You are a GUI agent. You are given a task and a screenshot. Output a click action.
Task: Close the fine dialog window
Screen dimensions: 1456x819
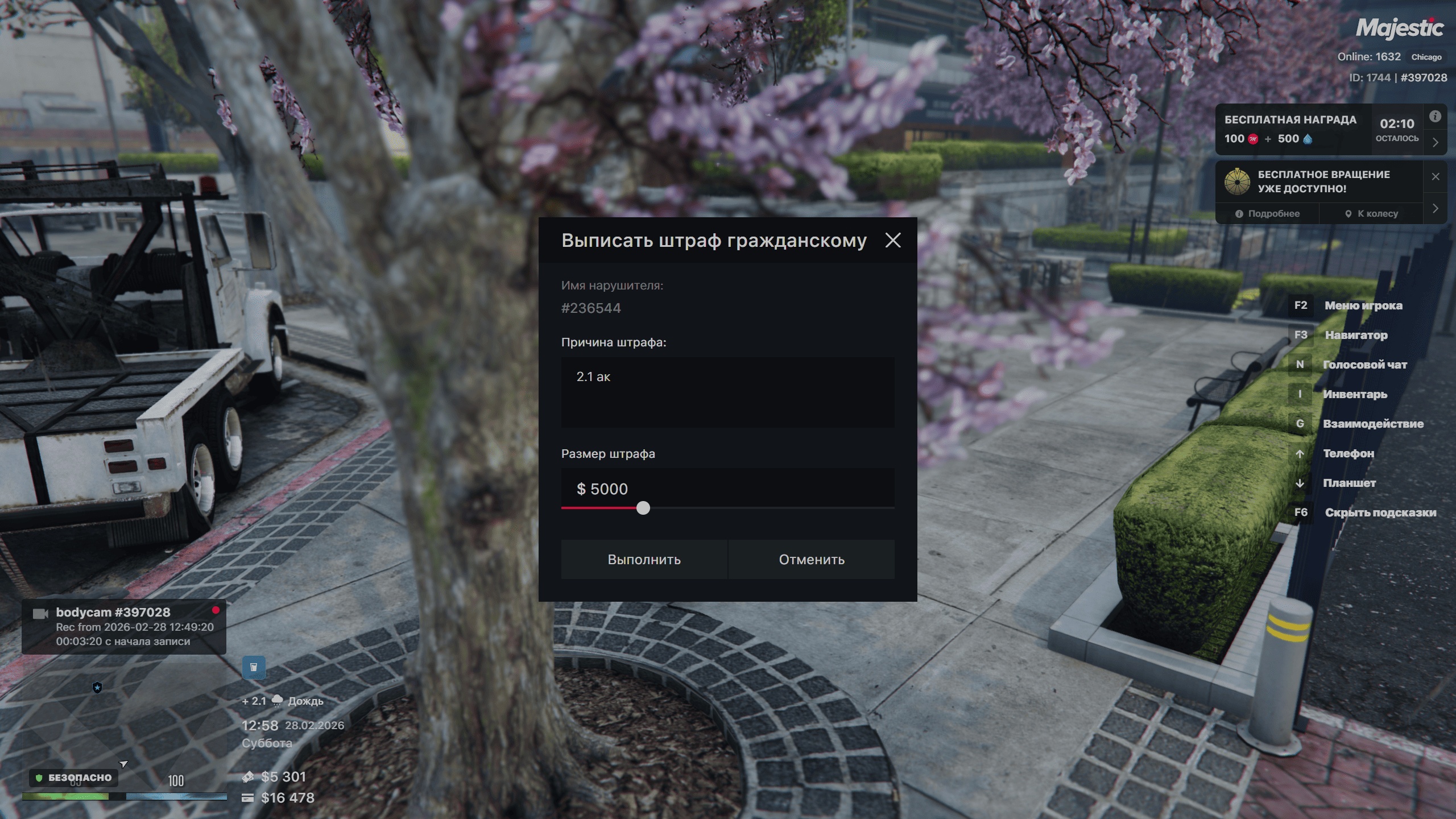point(893,240)
